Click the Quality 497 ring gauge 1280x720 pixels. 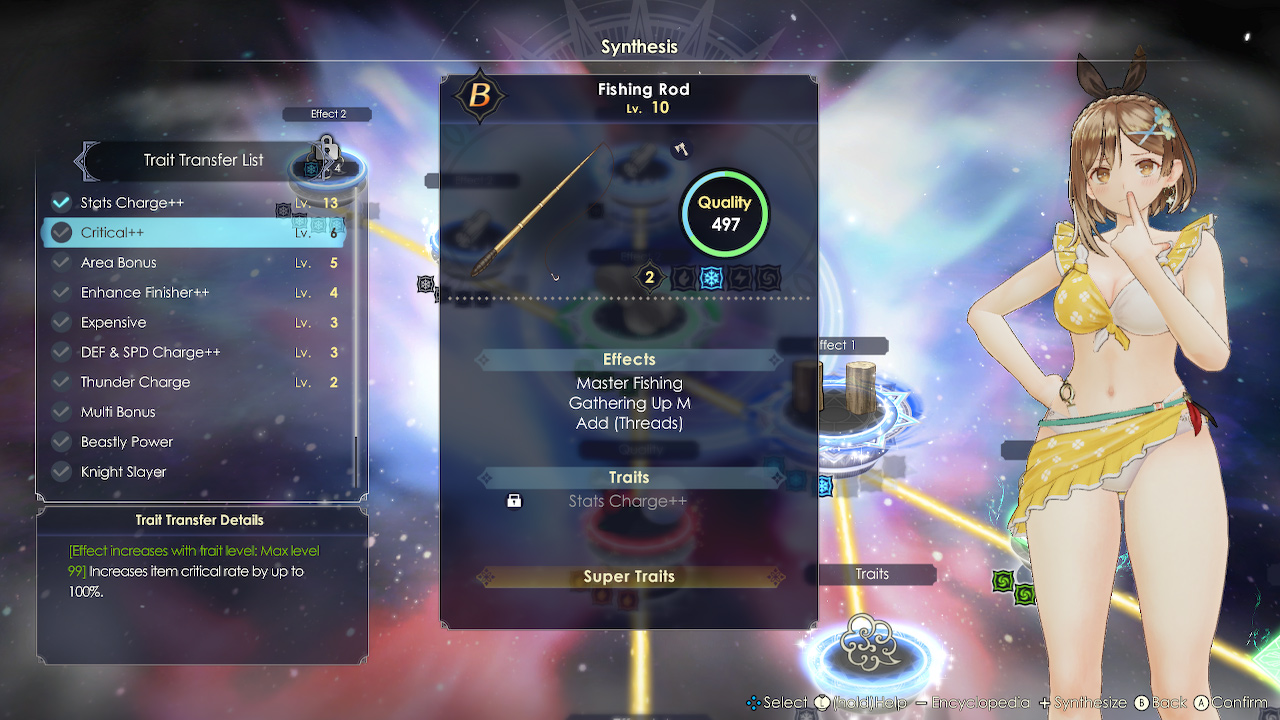click(724, 212)
